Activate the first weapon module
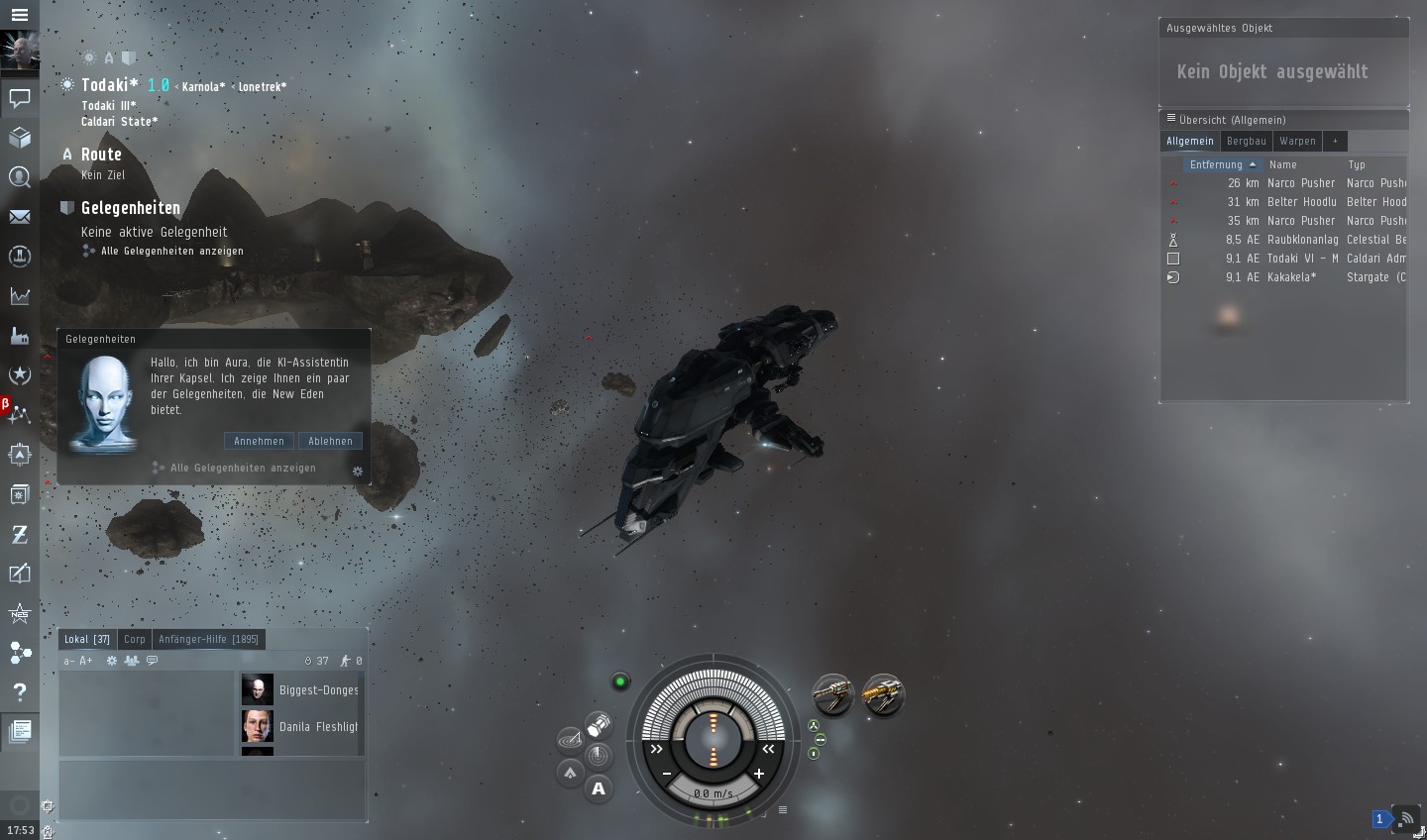 (833, 694)
